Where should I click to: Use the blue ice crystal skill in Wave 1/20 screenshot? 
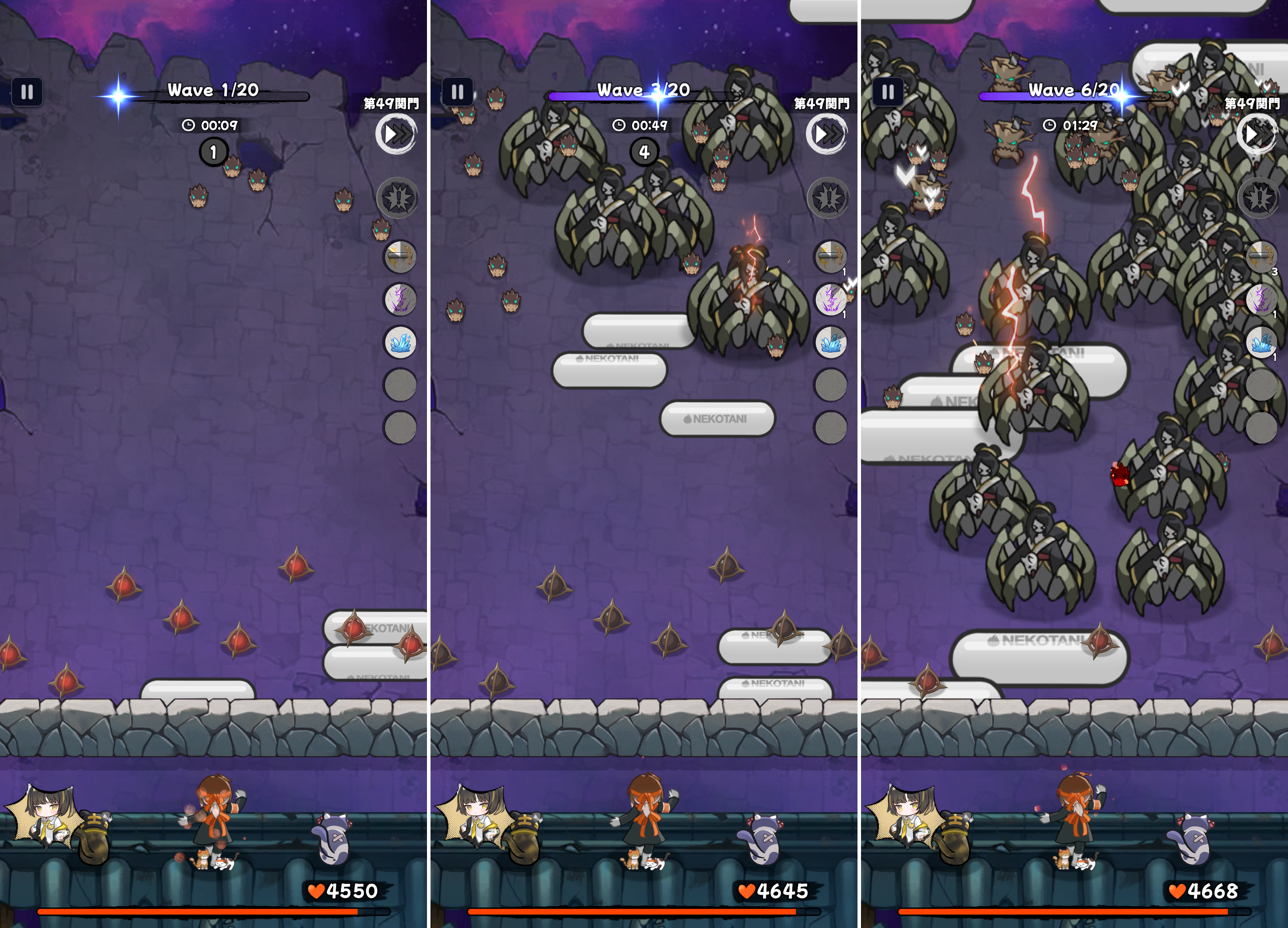pyautogui.click(x=400, y=342)
